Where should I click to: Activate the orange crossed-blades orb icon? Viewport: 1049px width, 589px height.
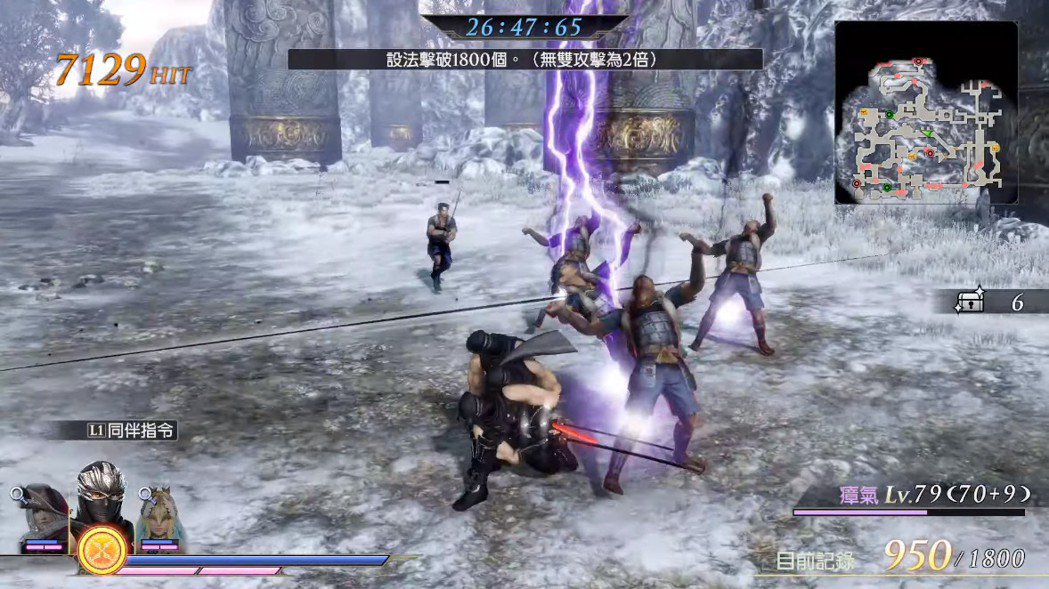99,550
